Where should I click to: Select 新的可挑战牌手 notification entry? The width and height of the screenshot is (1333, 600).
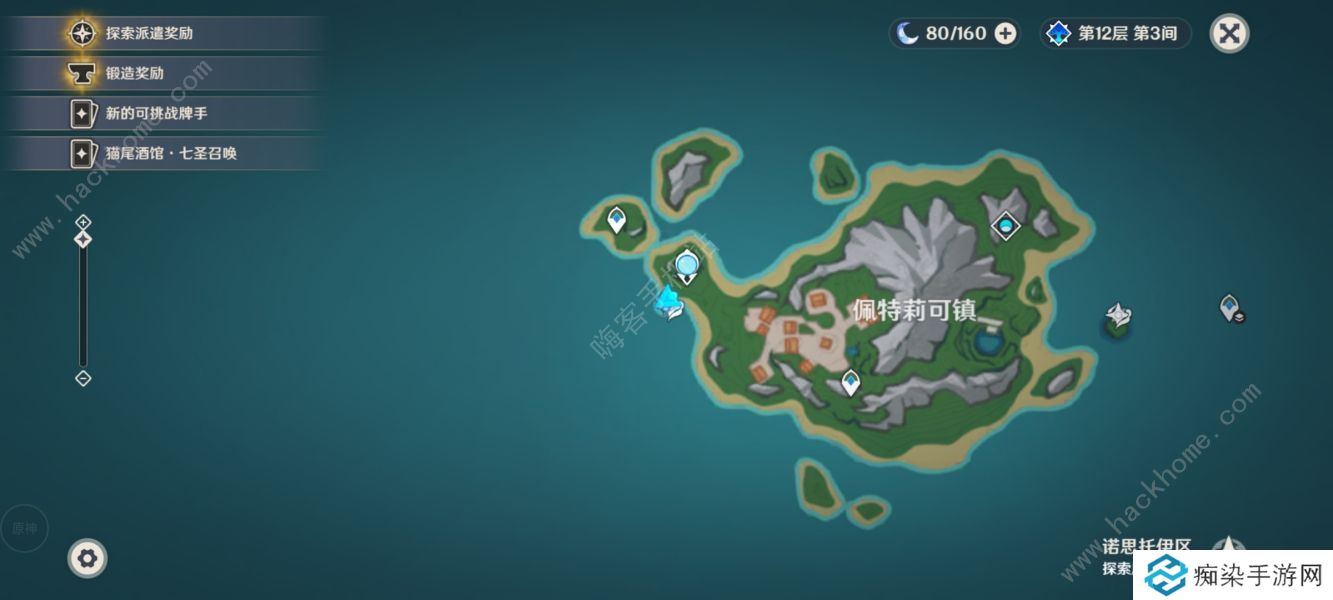(155, 113)
